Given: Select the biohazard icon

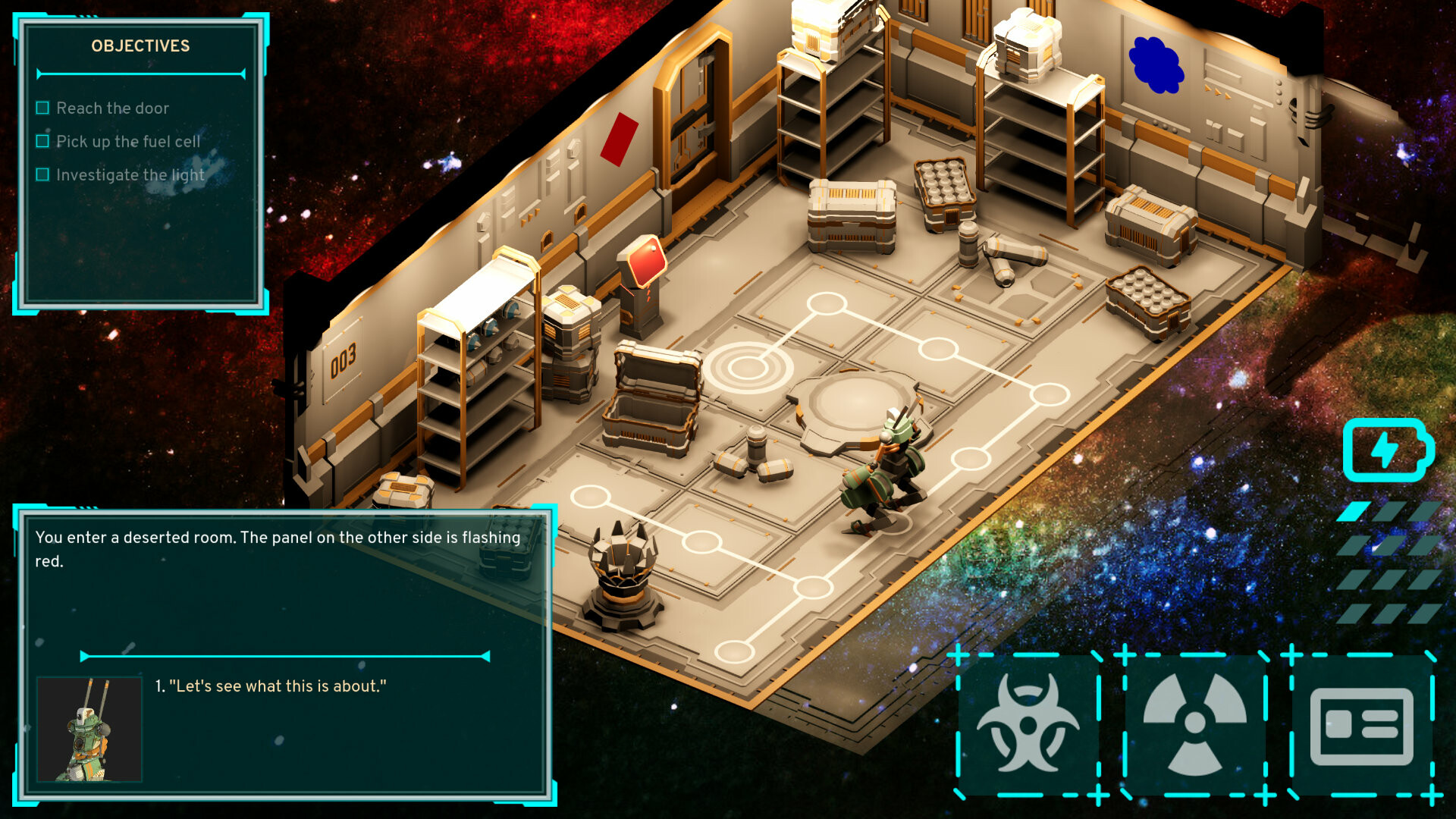Looking at the screenshot, I should [1028, 722].
